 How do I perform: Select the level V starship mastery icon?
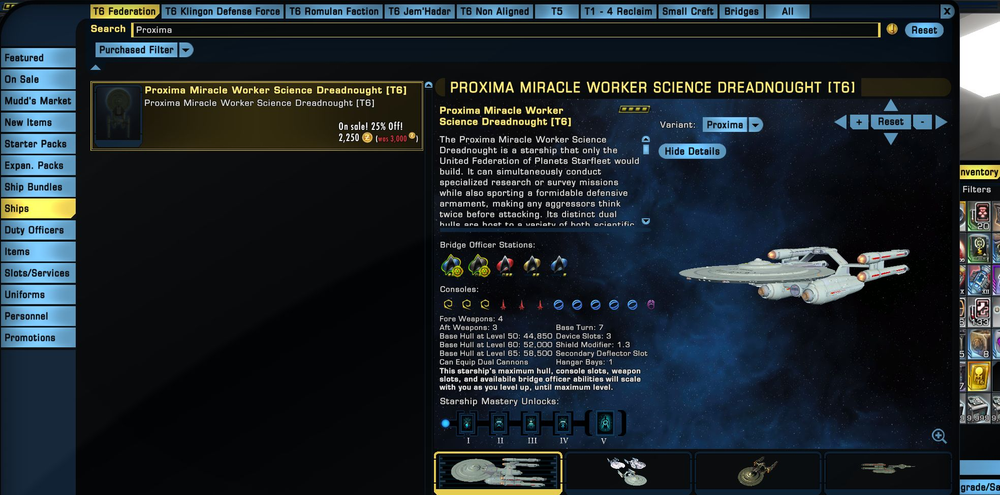(x=606, y=423)
